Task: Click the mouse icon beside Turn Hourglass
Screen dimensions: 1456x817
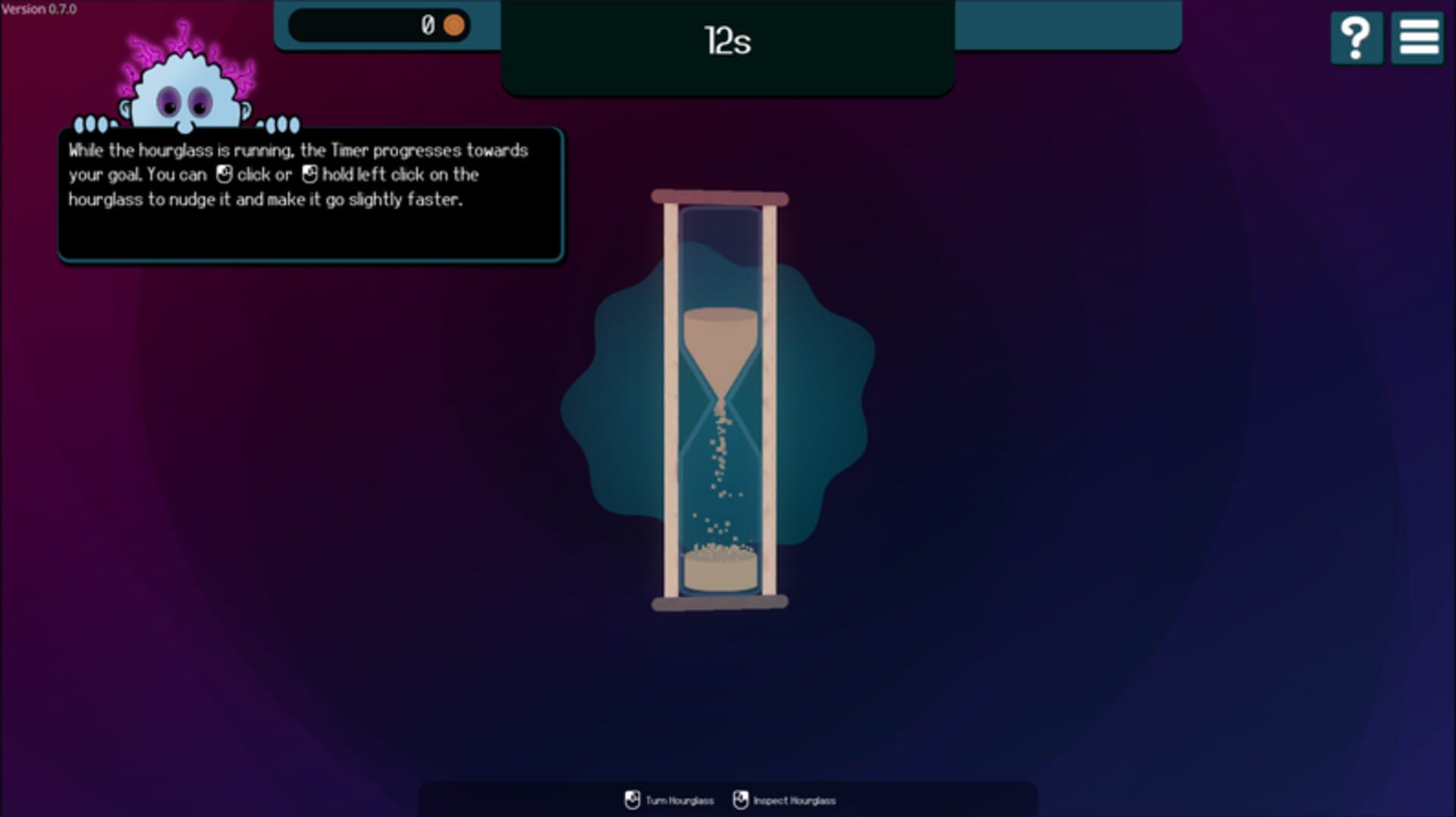Action: click(x=631, y=799)
